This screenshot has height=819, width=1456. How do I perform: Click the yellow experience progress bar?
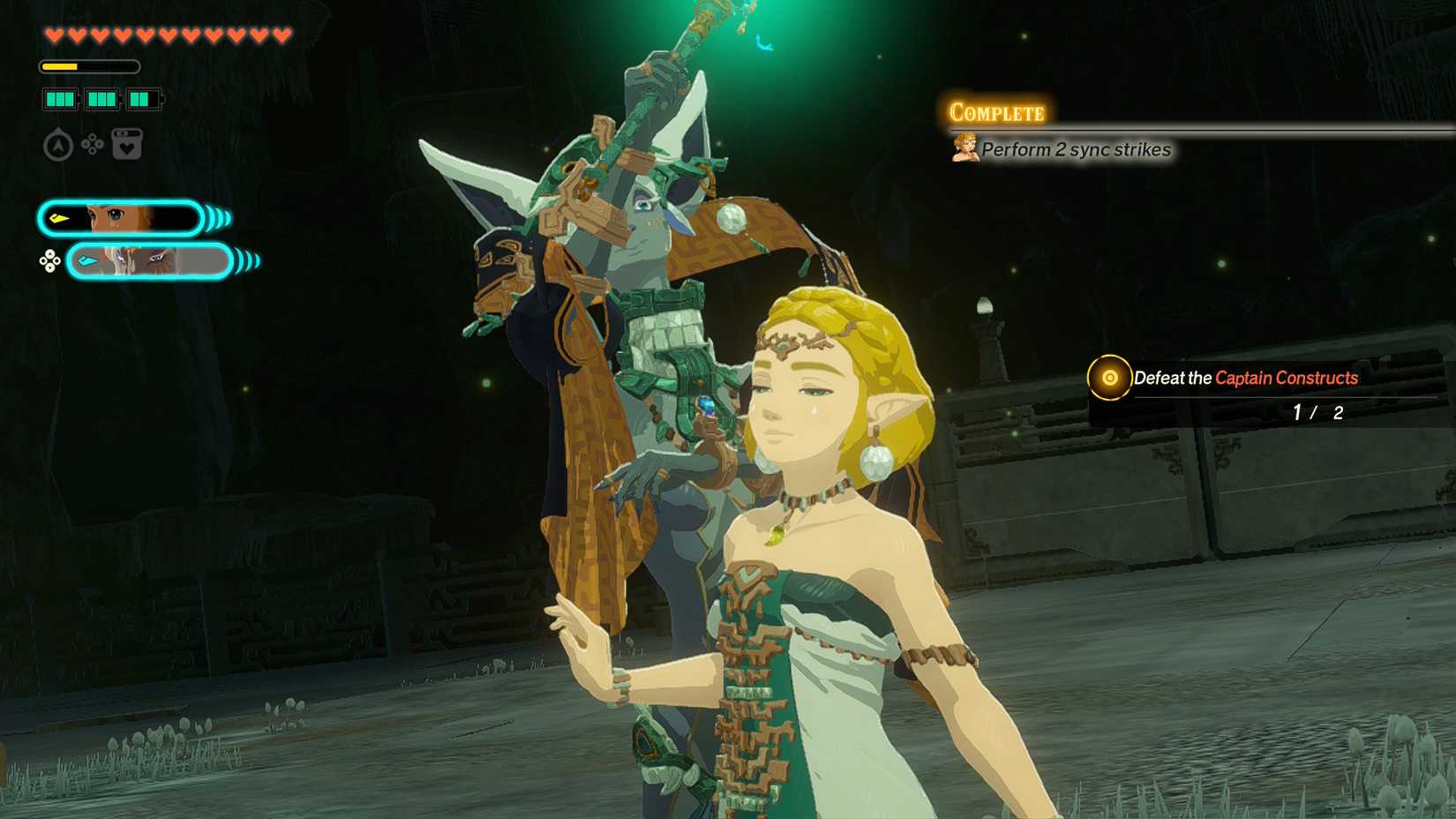point(59,64)
